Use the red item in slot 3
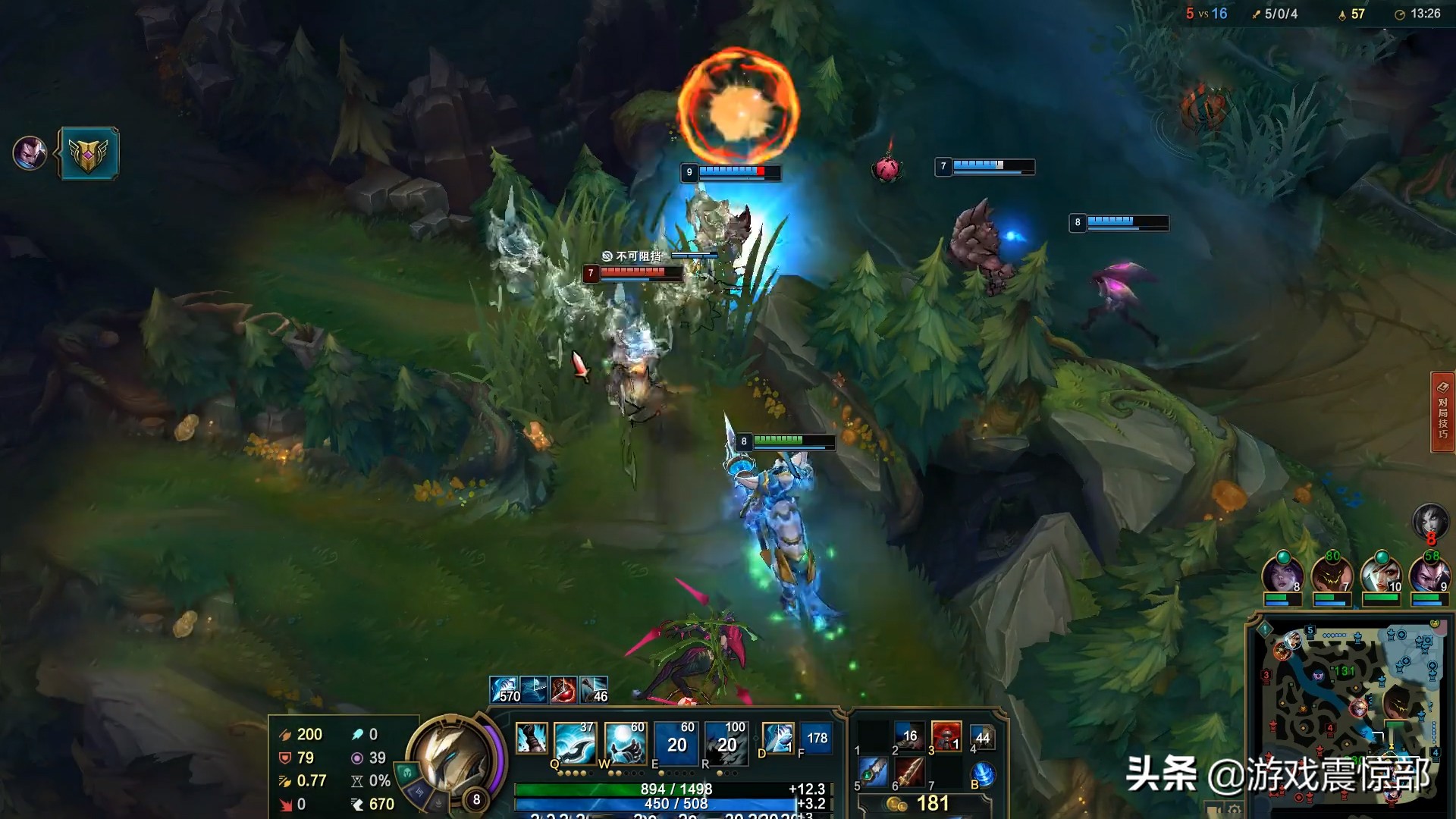1456x819 pixels. coord(946,736)
